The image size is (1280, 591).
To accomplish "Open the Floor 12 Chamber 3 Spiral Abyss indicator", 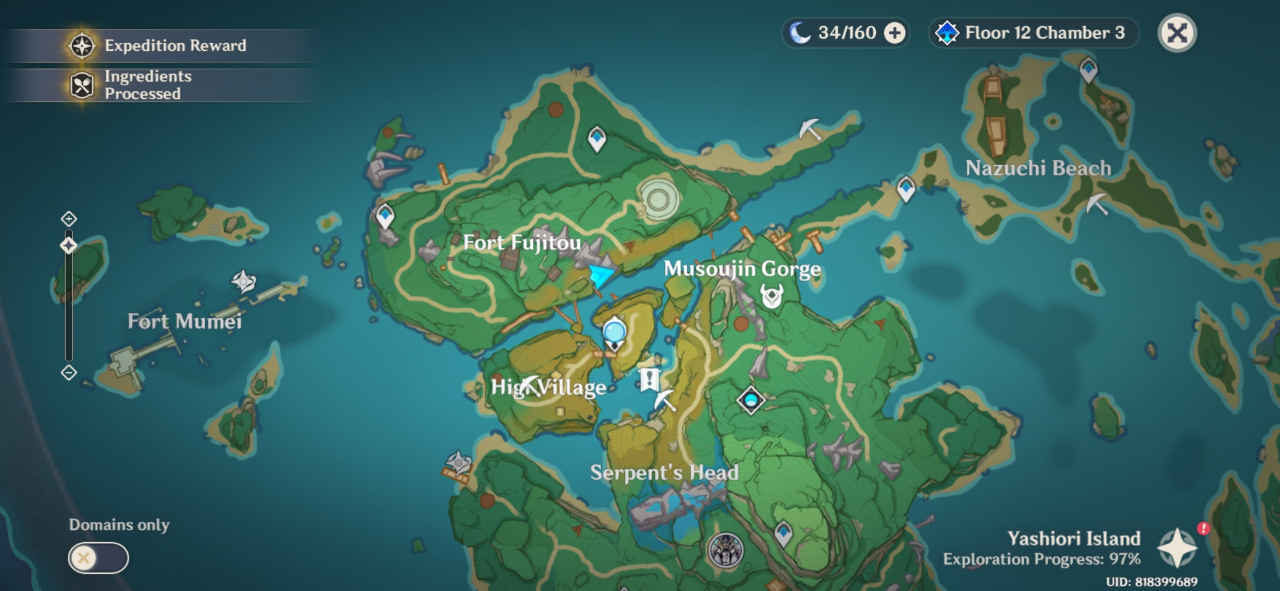I will tap(1033, 33).
